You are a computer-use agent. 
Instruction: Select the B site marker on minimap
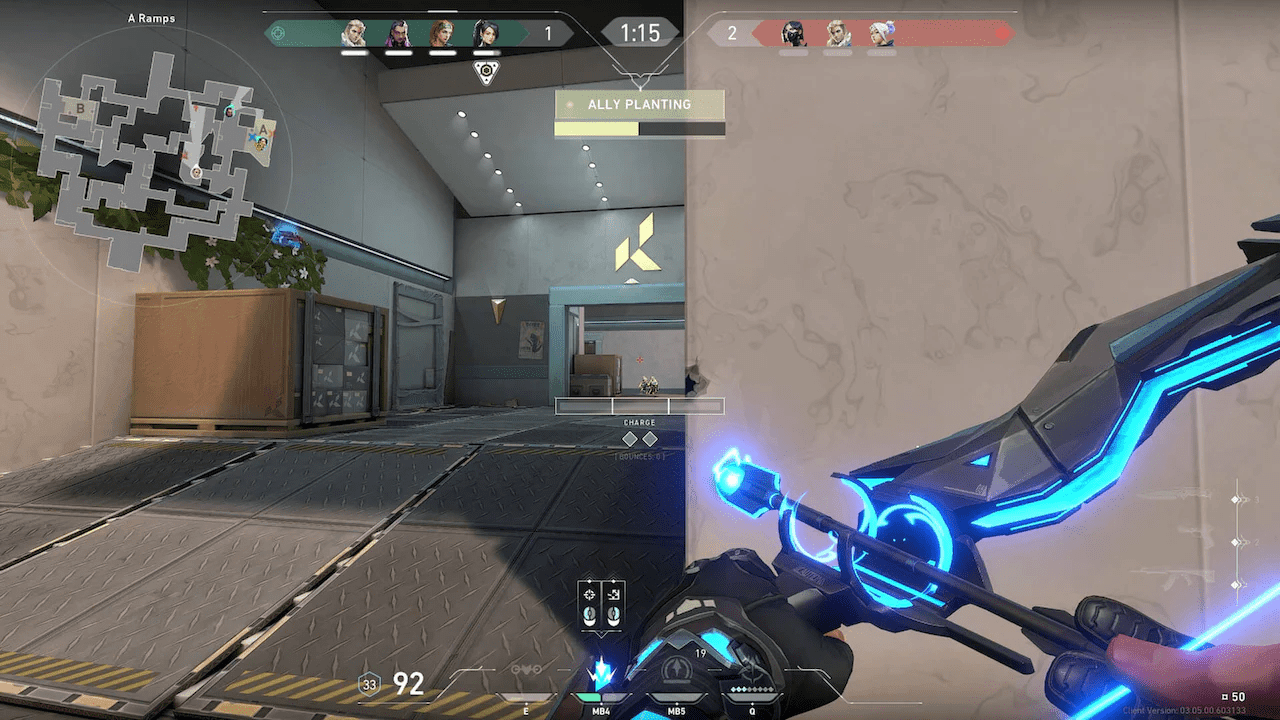click(x=80, y=108)
